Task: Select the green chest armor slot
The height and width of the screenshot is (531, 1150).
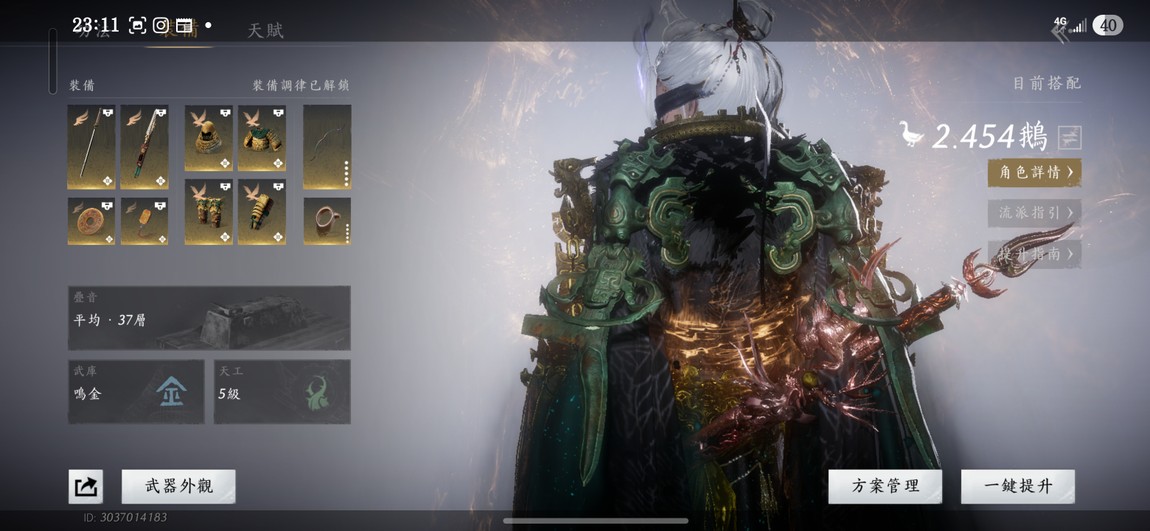Action: (262, 139)
